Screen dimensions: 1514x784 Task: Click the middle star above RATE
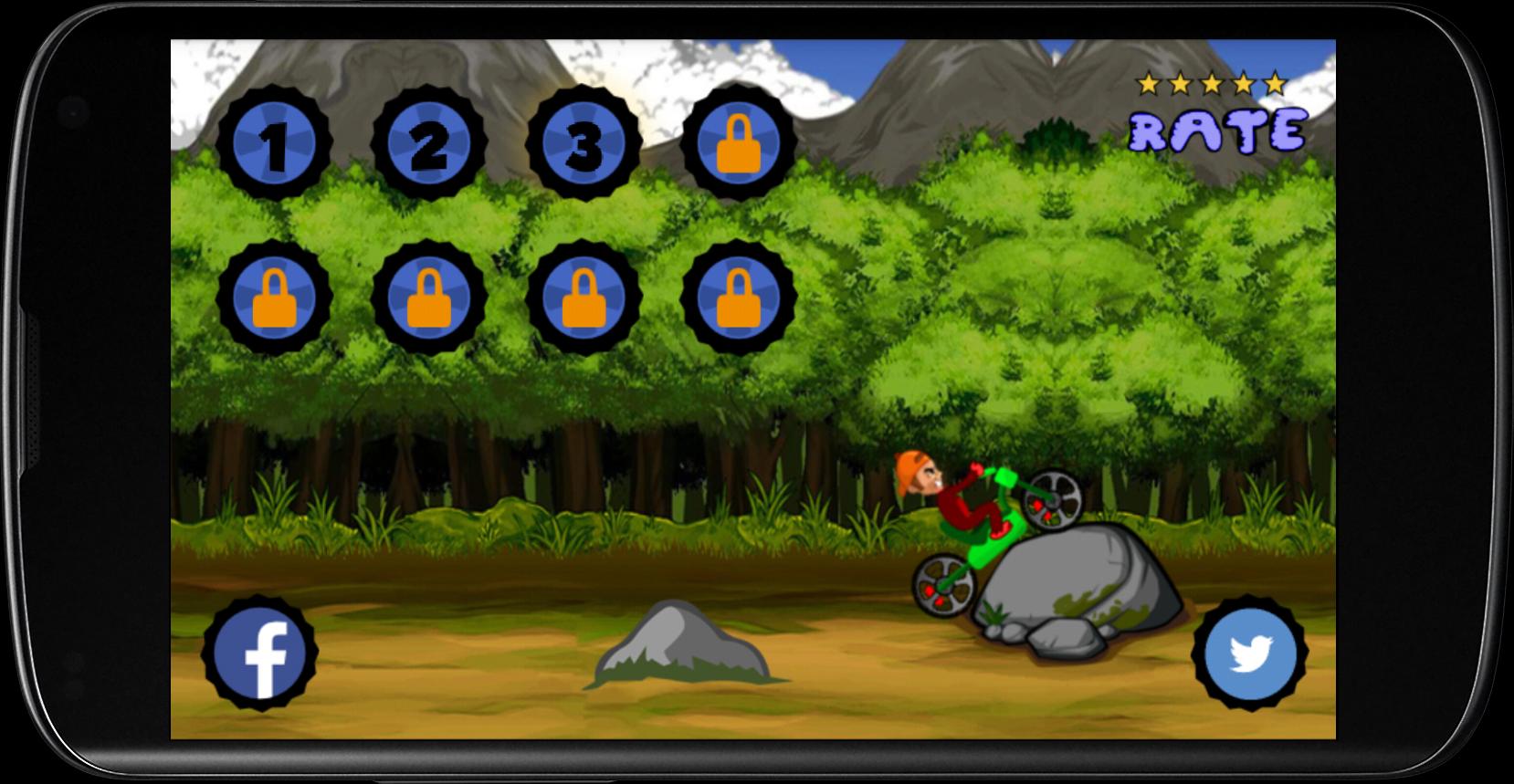[1212, 83]
